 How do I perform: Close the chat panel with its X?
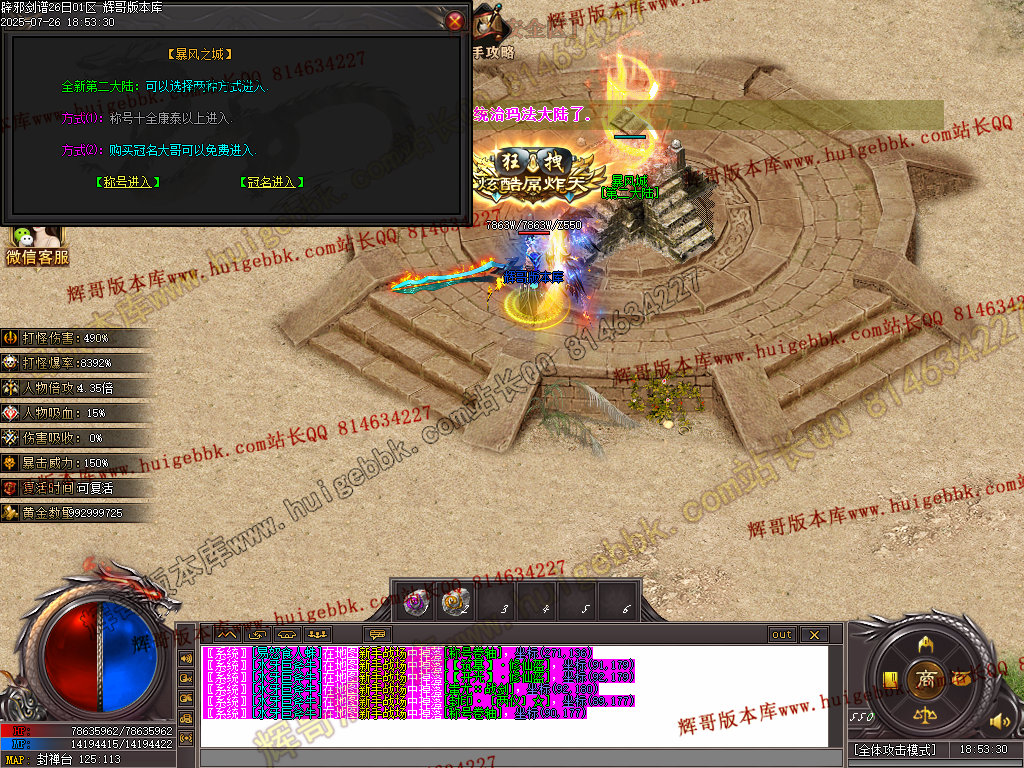point(813,634)
